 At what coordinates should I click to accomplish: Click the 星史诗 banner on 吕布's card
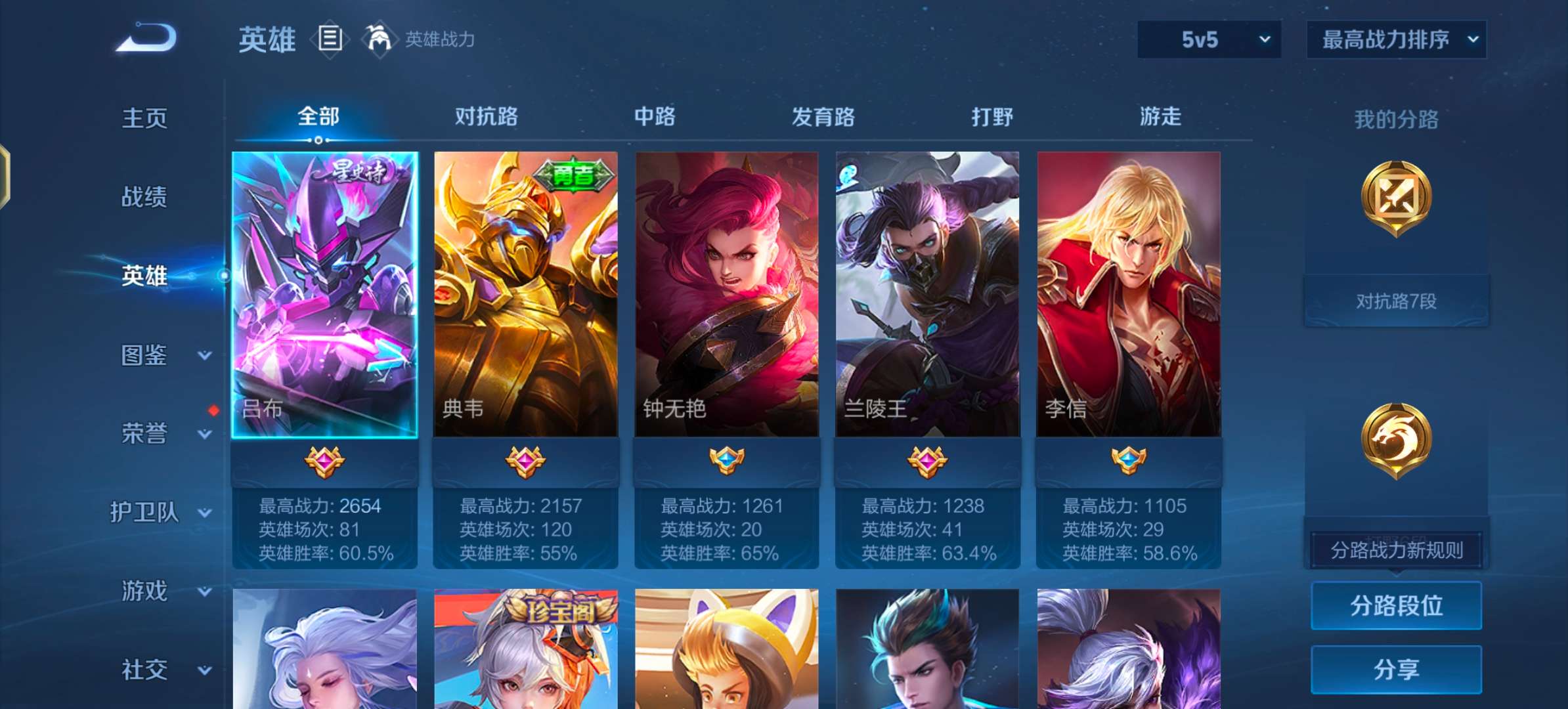point(362,172)
